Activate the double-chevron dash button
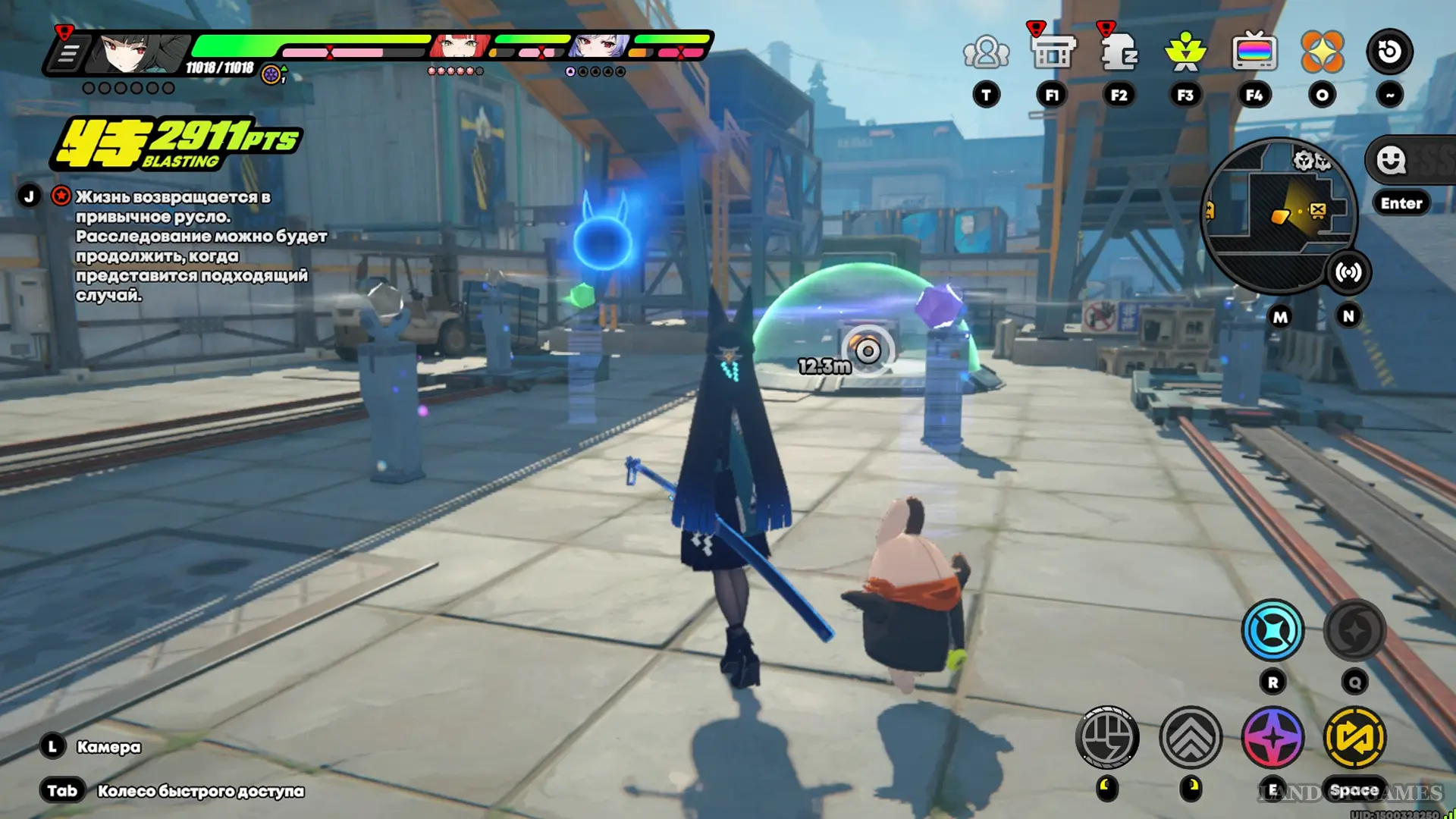The height and width of the screenshot is (819, 1456). click(x=1191, y=737)
